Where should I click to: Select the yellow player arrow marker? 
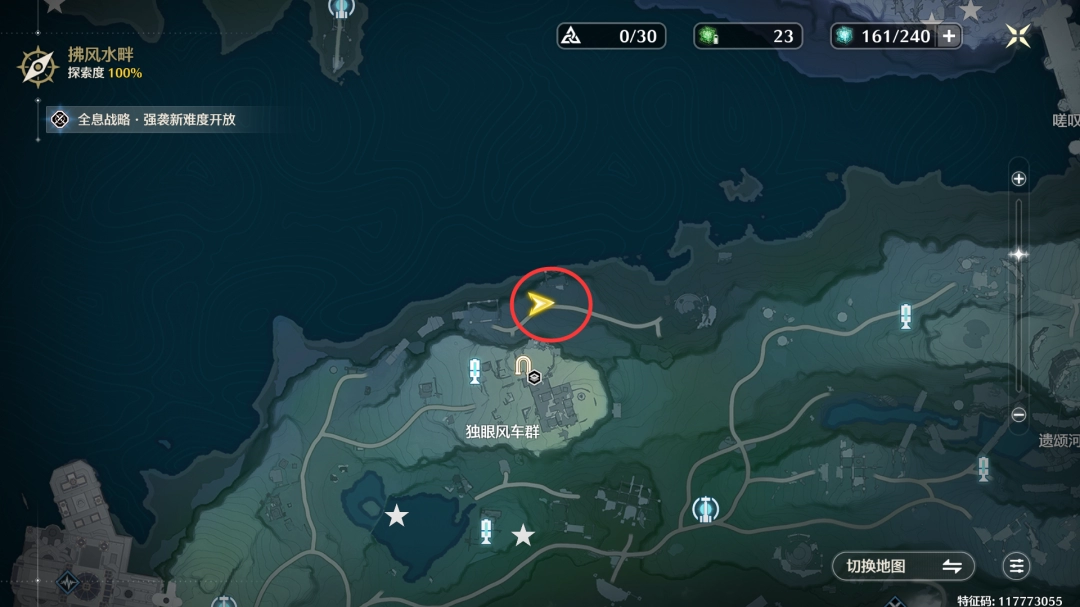tap(541, 304)
